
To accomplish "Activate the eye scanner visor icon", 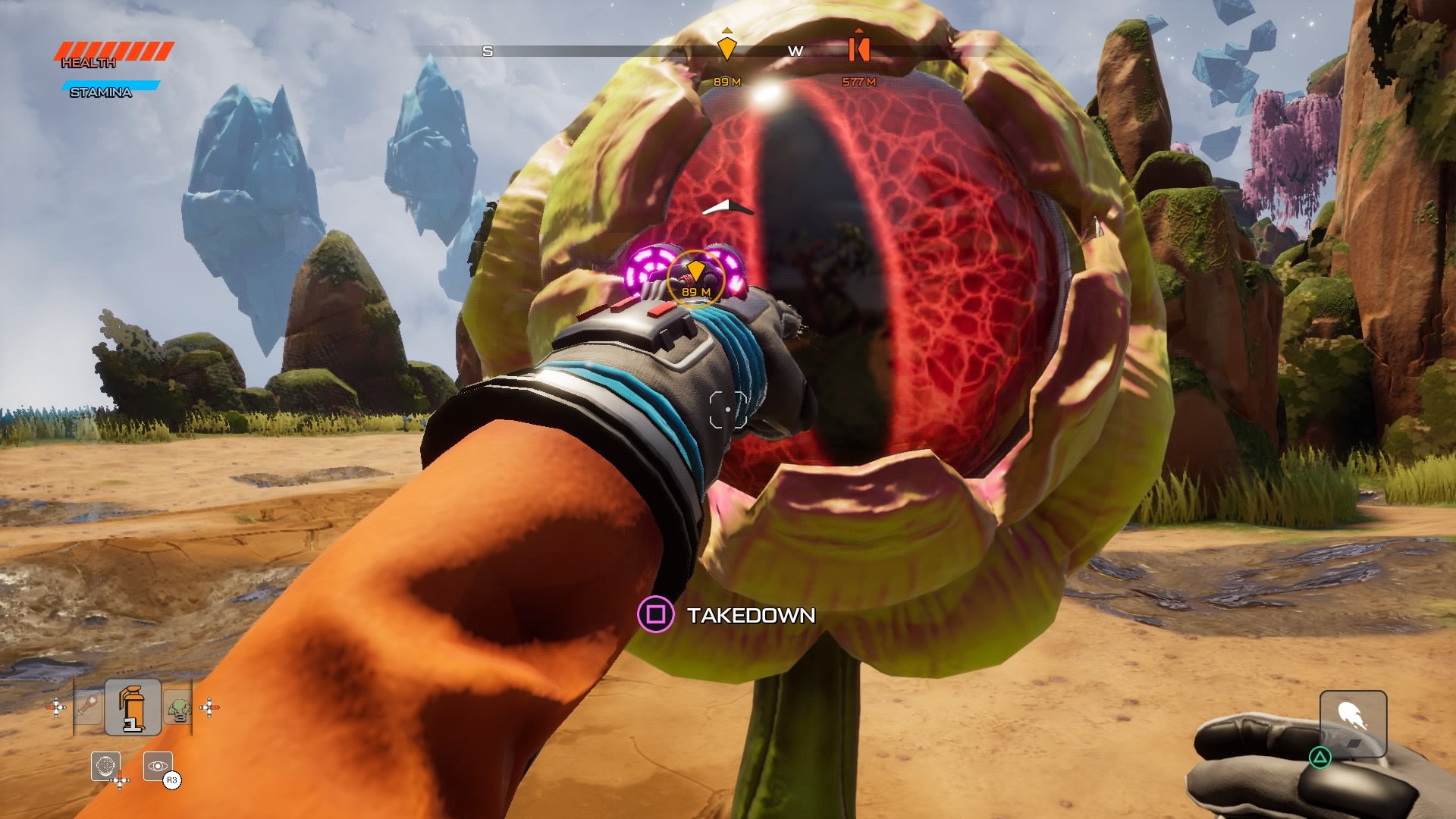I will 157,766.
